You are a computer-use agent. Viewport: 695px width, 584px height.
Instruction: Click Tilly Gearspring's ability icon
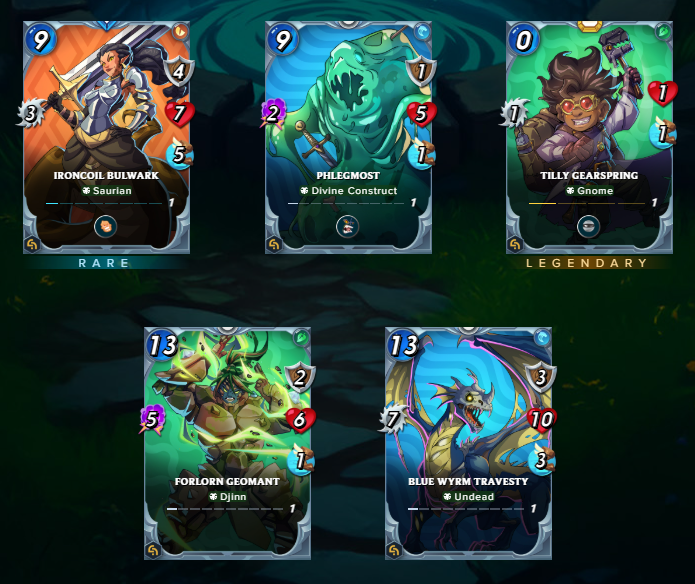click(590, 226)
